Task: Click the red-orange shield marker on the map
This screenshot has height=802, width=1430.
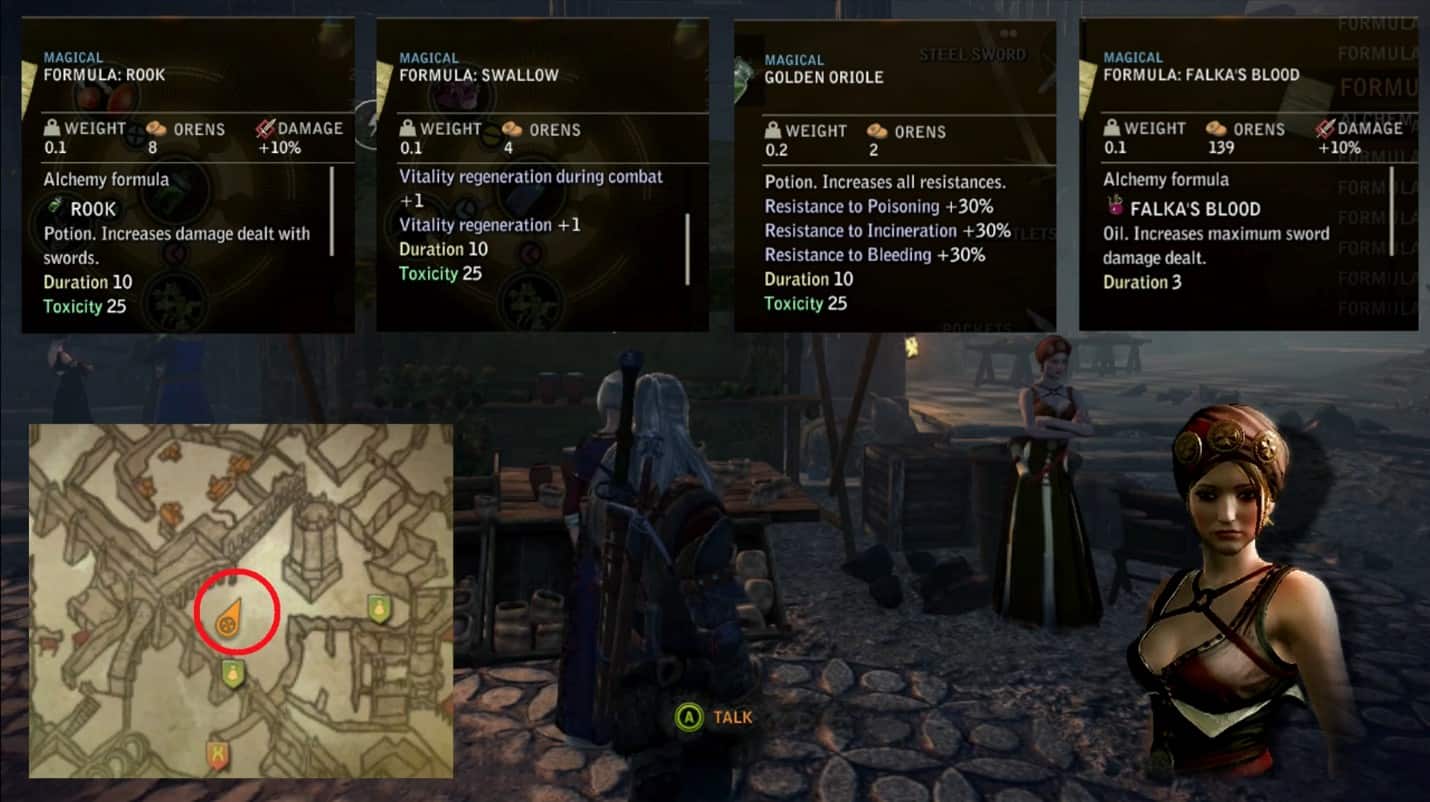Action: click(216, 754)
